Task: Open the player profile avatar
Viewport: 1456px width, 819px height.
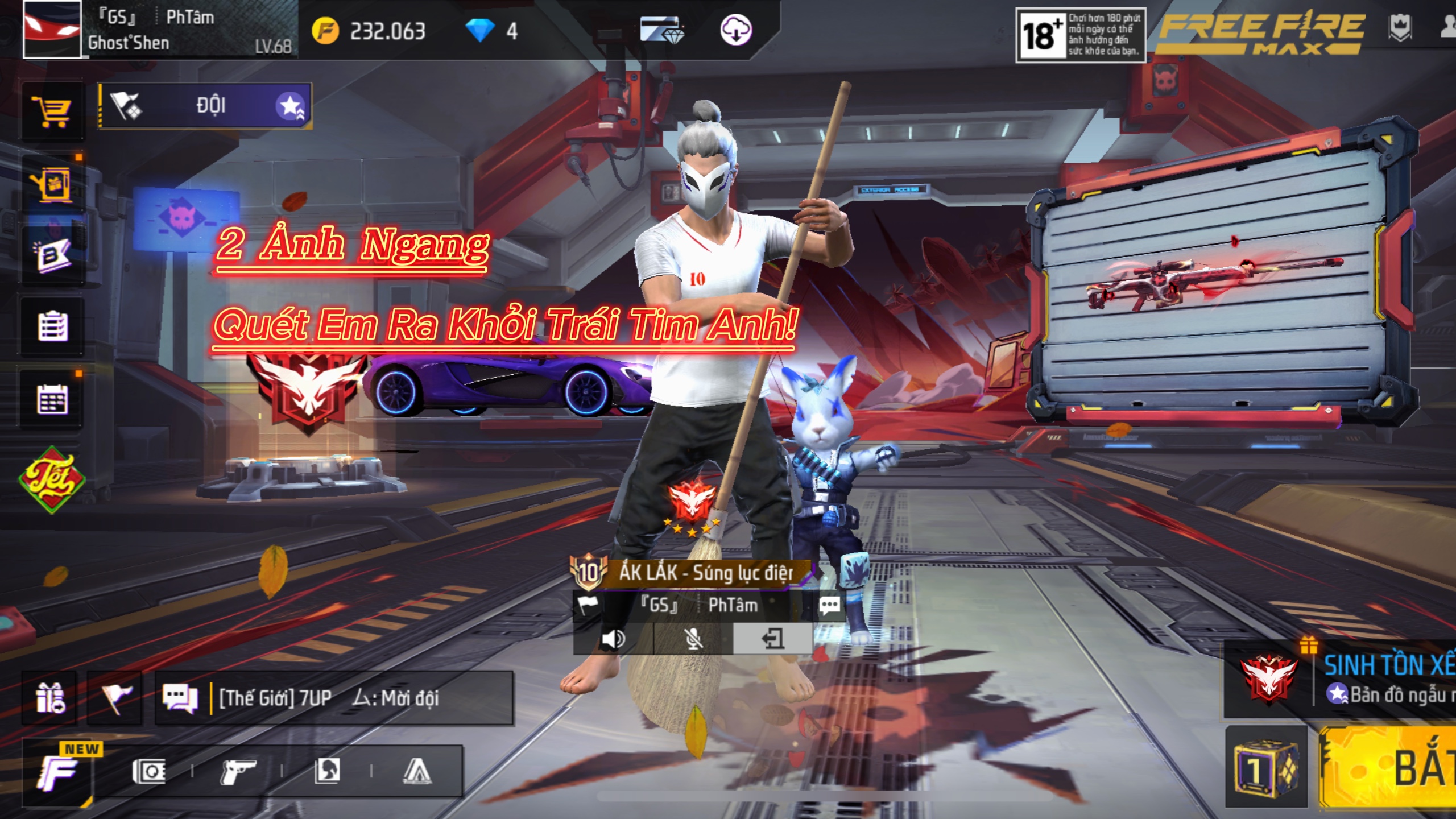Action: [52, 30]
